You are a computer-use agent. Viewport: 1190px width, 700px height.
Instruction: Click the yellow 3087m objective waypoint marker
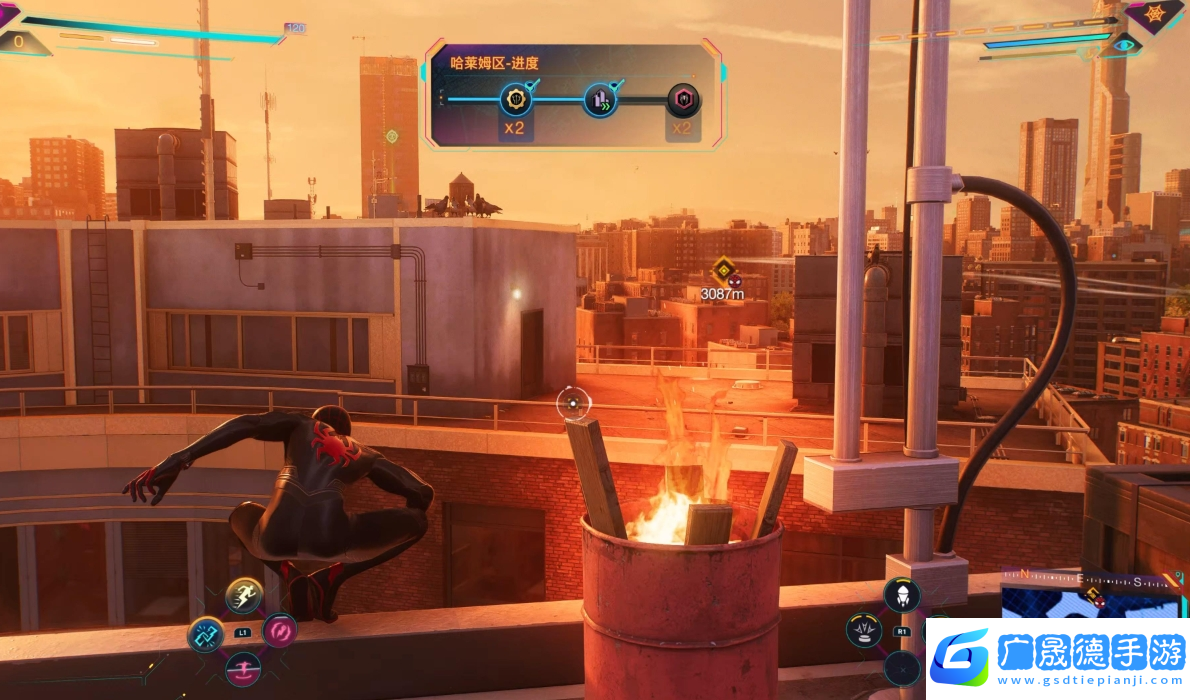722,268
